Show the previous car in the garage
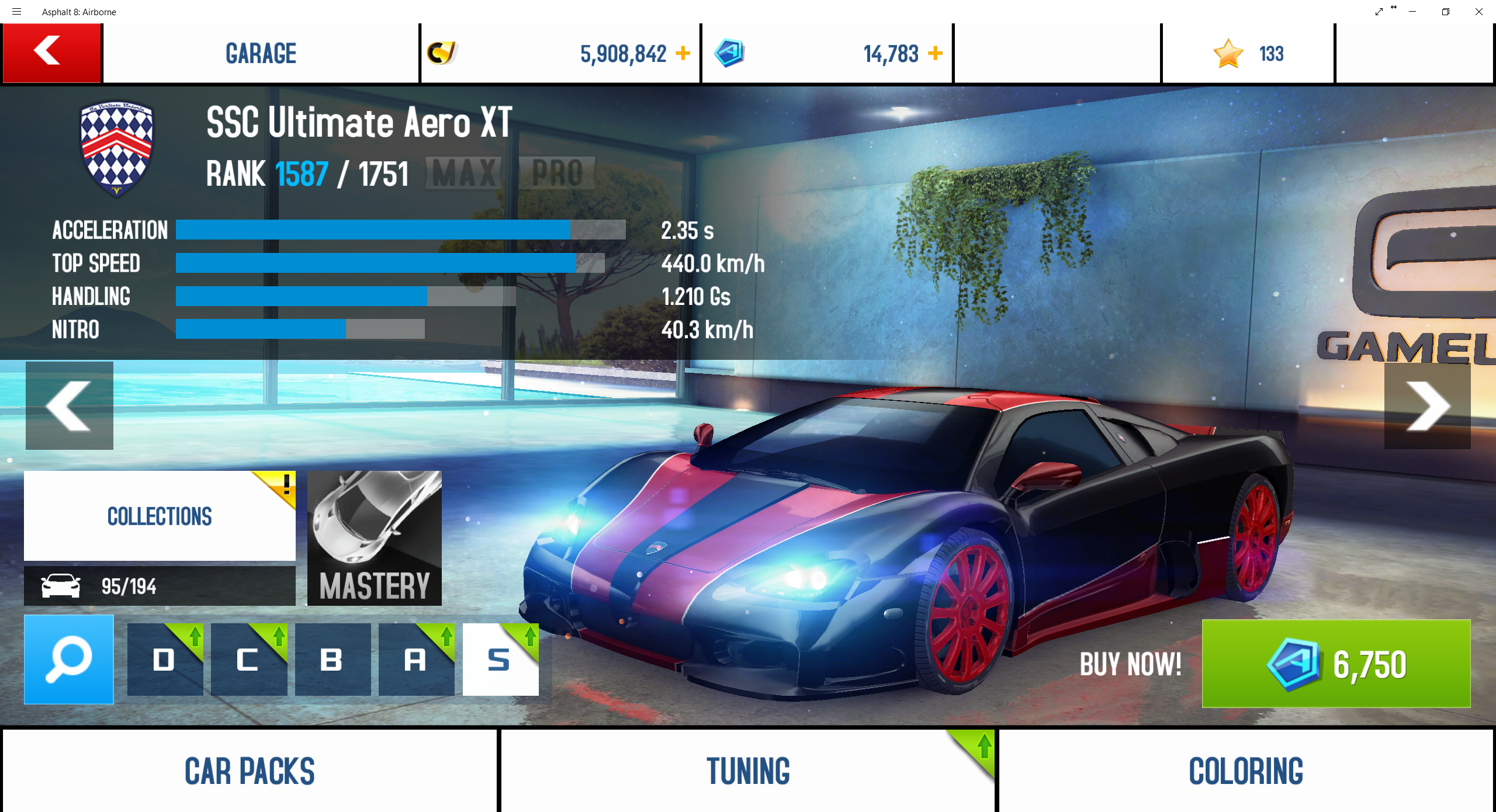Screen dimensions: 1496x812 pos(70,405)
